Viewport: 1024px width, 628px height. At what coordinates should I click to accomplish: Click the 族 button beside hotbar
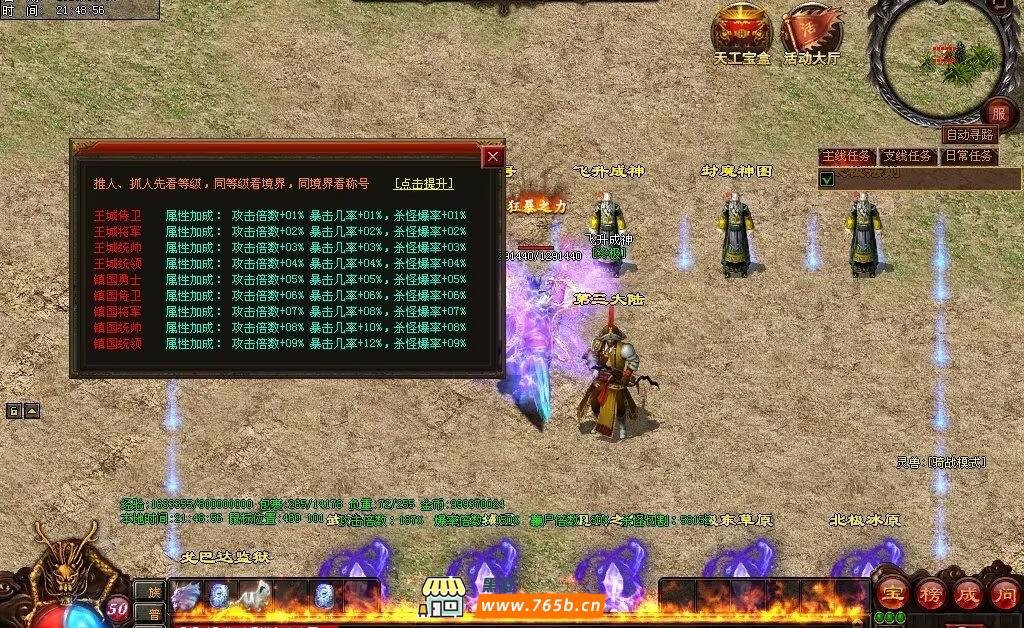click(149, 592)
